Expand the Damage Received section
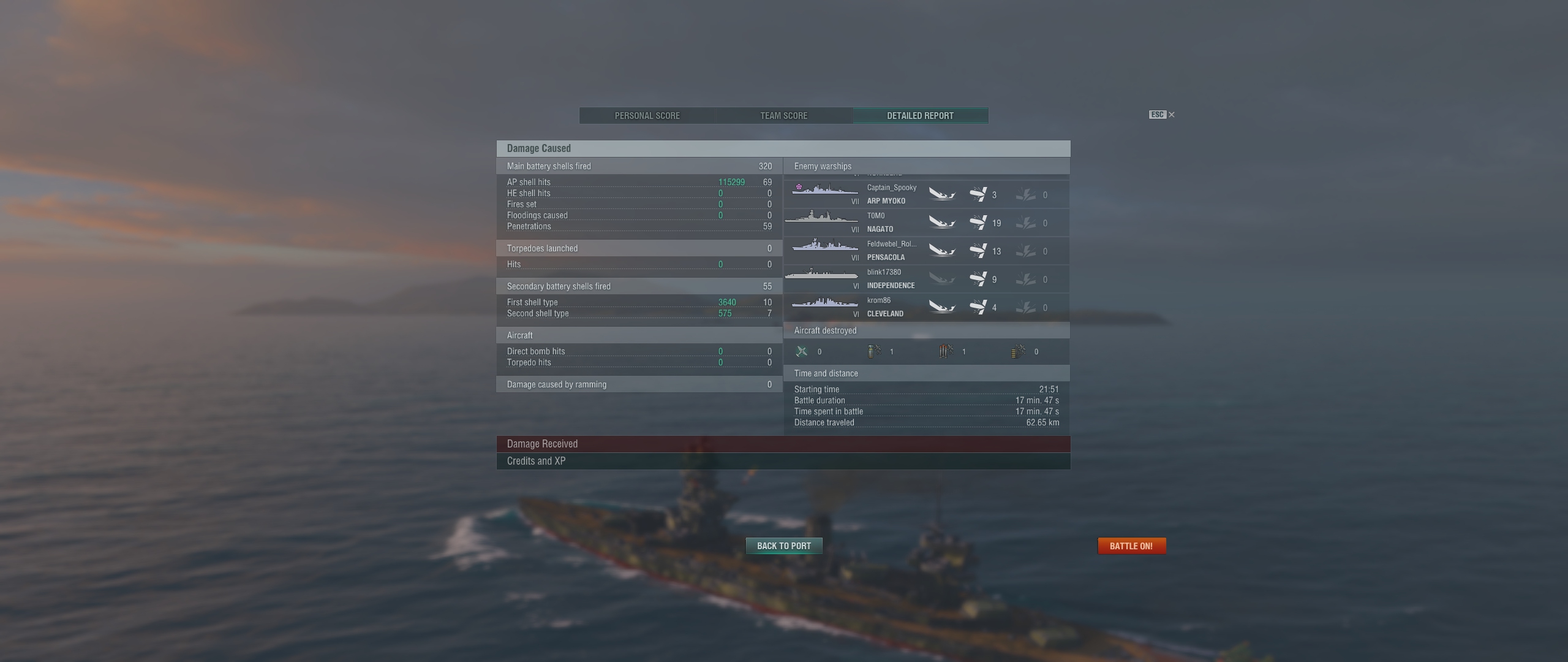The width and height of the screenshot is (1568, 662). click(x=783, y=444)
